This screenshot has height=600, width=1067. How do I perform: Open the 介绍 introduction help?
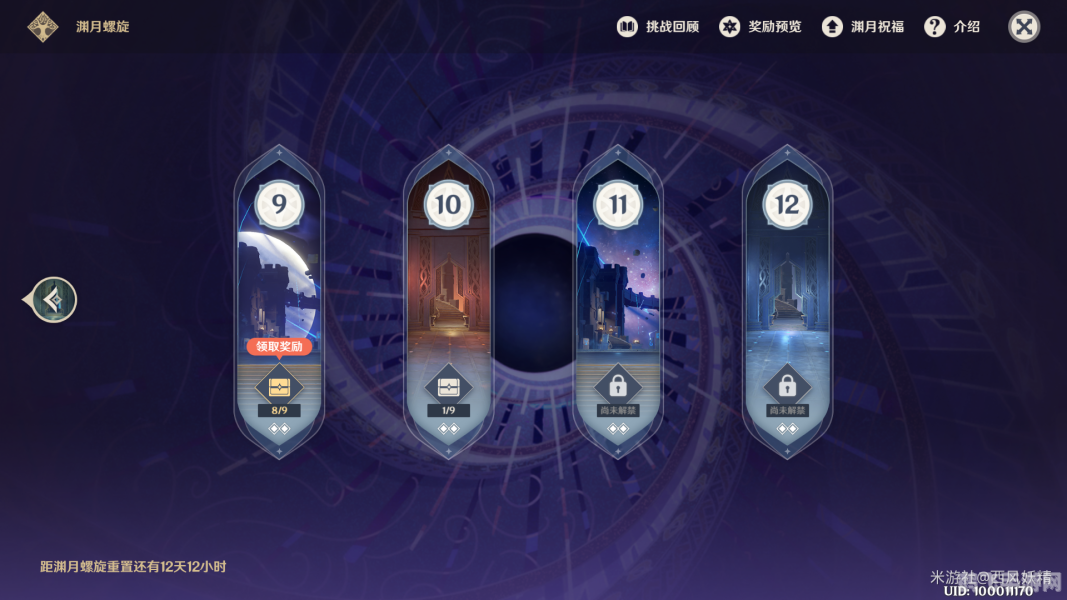pyautogui.click(x=952, y=27)
